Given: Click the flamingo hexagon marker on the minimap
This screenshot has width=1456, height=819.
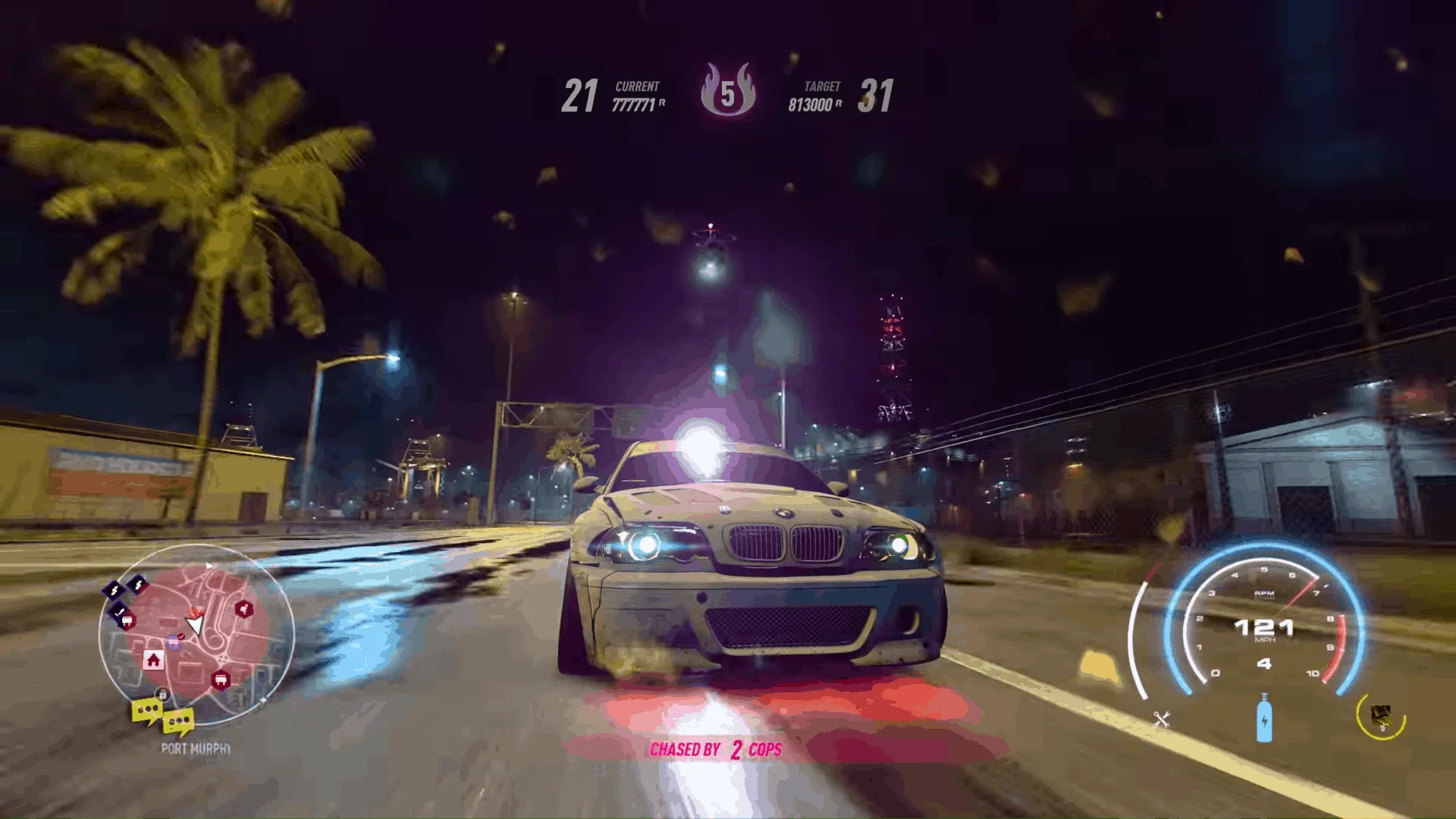Looking at the screenshot, I should click(243, 609).
